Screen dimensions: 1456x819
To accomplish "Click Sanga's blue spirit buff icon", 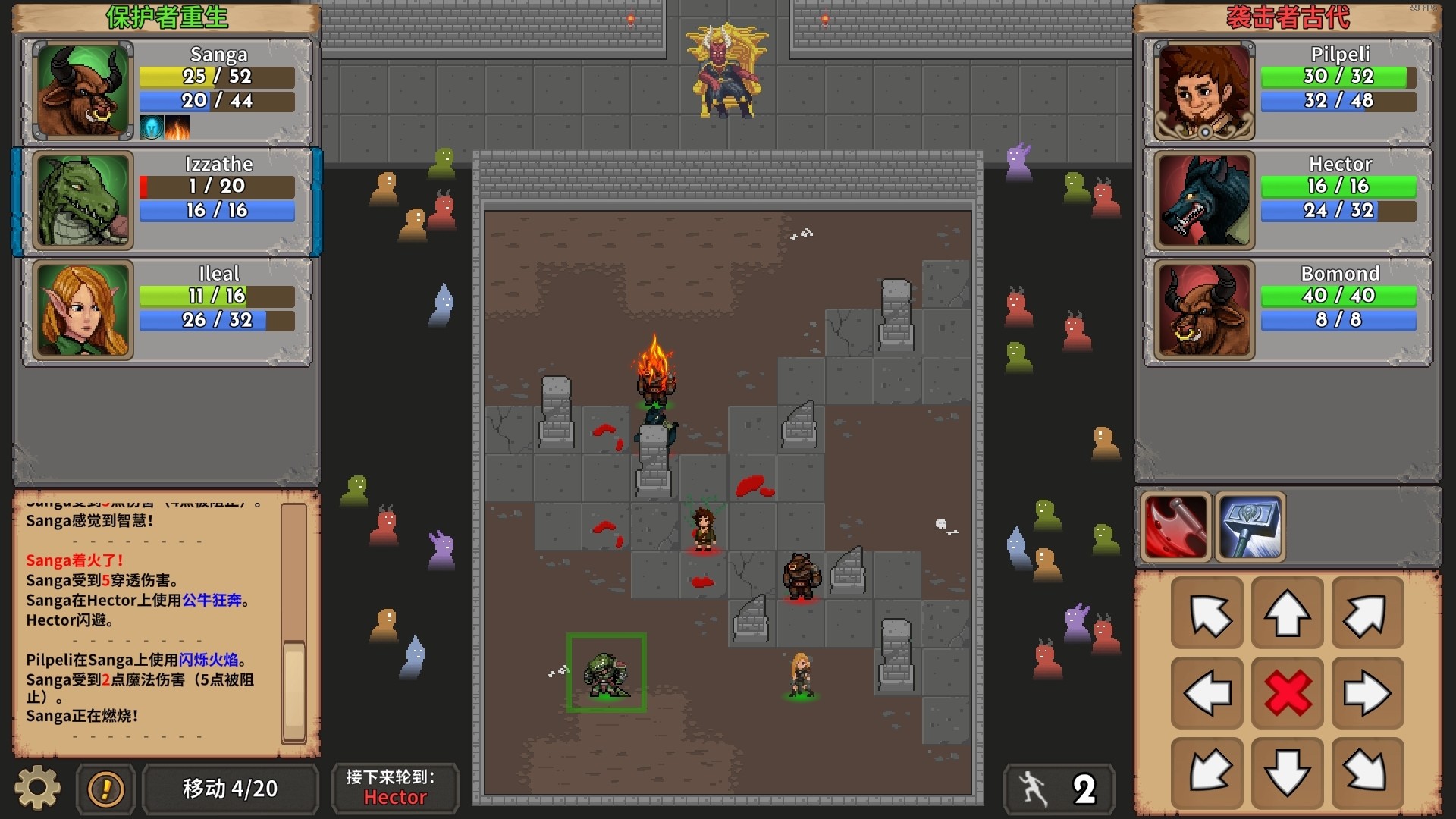I will click(152, 127).
